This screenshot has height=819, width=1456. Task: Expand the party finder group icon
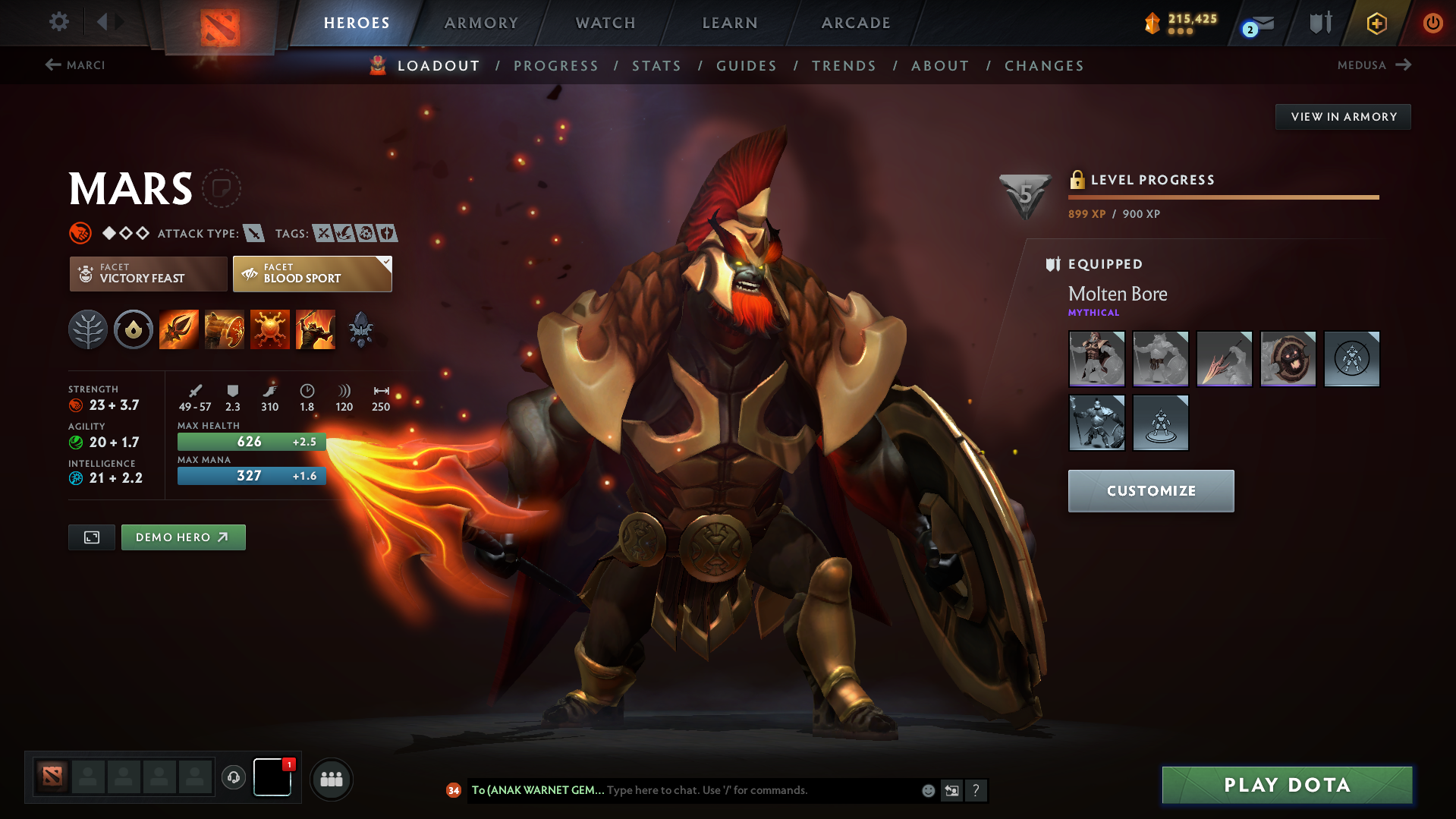(331, 779)
